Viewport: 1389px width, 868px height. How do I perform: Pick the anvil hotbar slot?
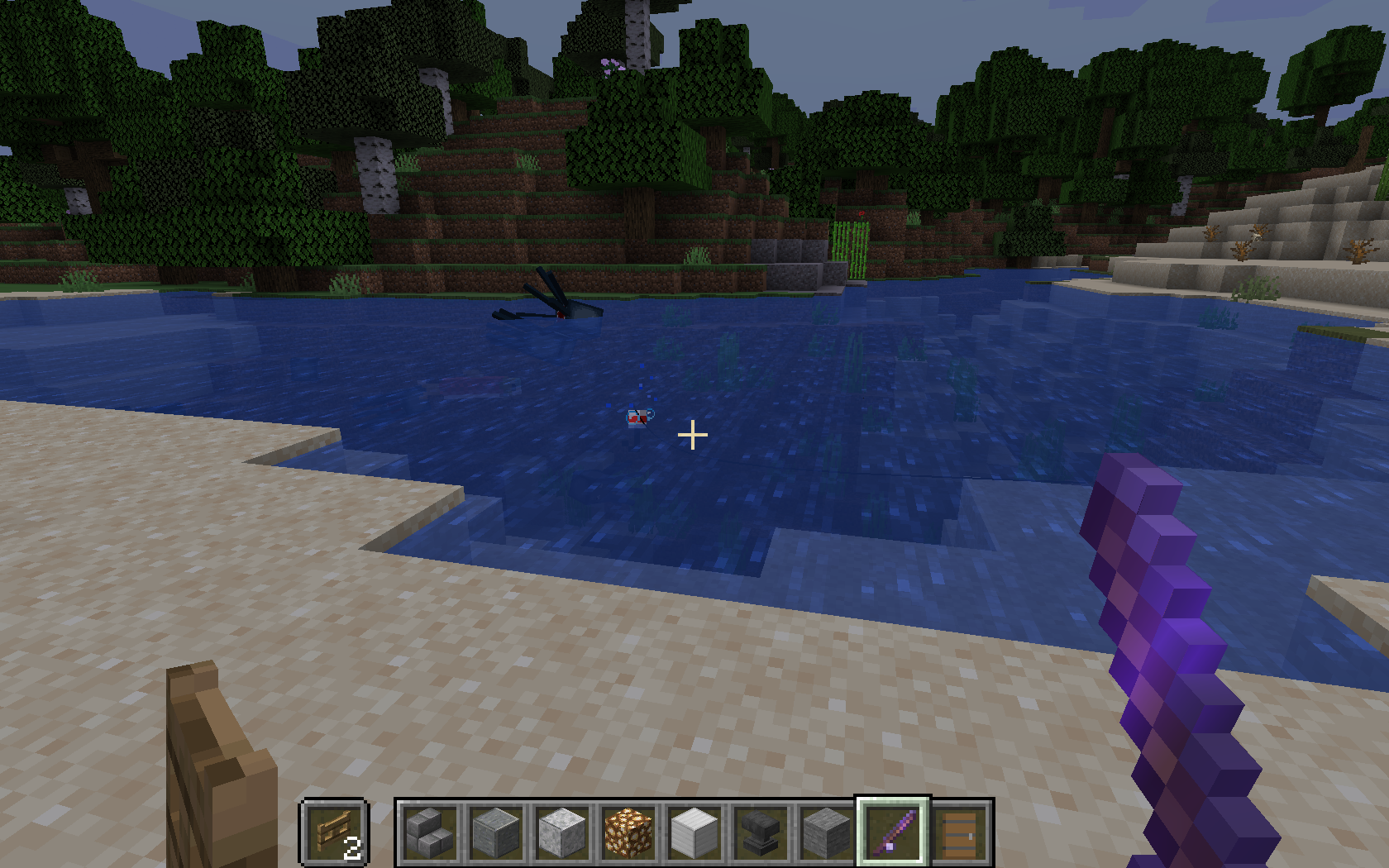point(761,832)
